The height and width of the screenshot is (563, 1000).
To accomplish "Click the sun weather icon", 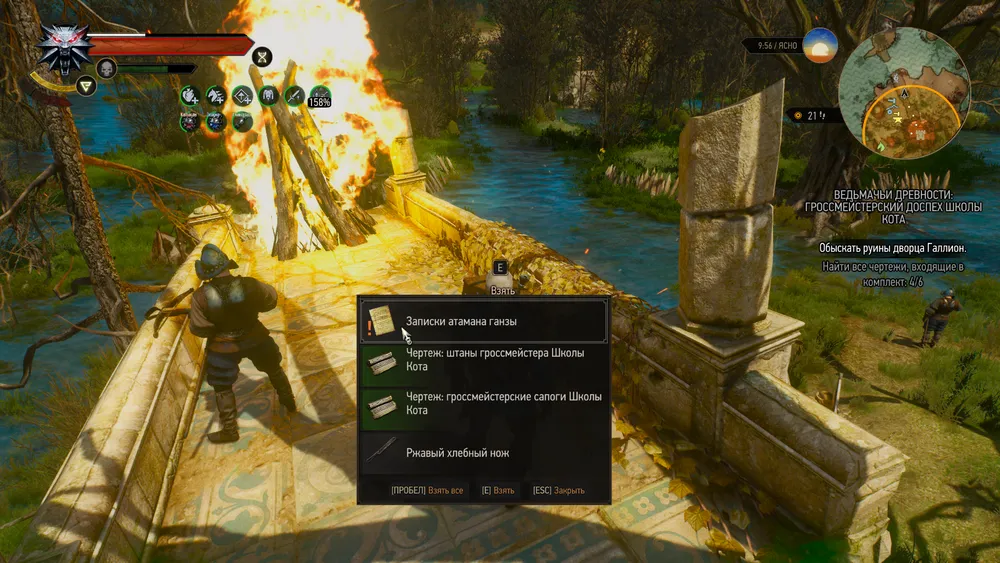I will coord(820,46).
